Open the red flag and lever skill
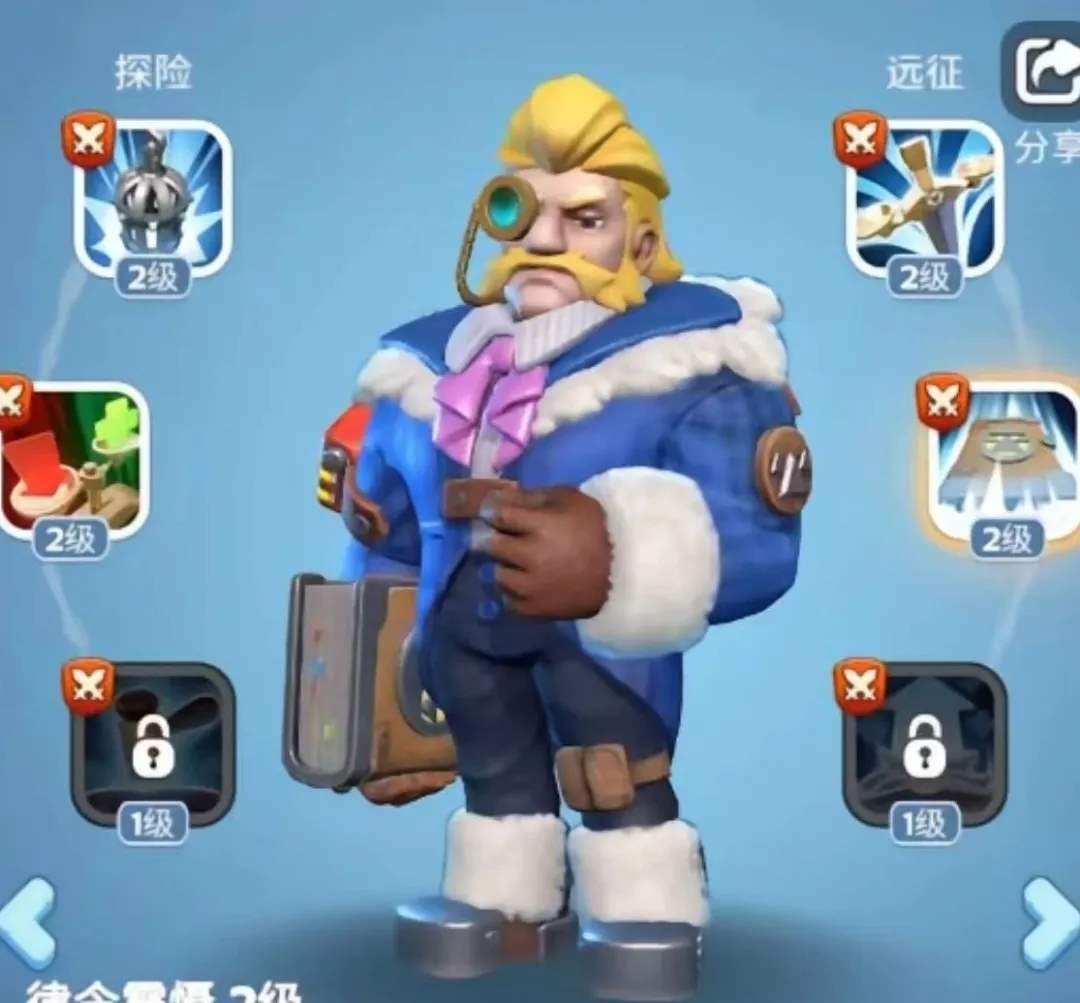The image size is (1080, 1003). [73, 460]
